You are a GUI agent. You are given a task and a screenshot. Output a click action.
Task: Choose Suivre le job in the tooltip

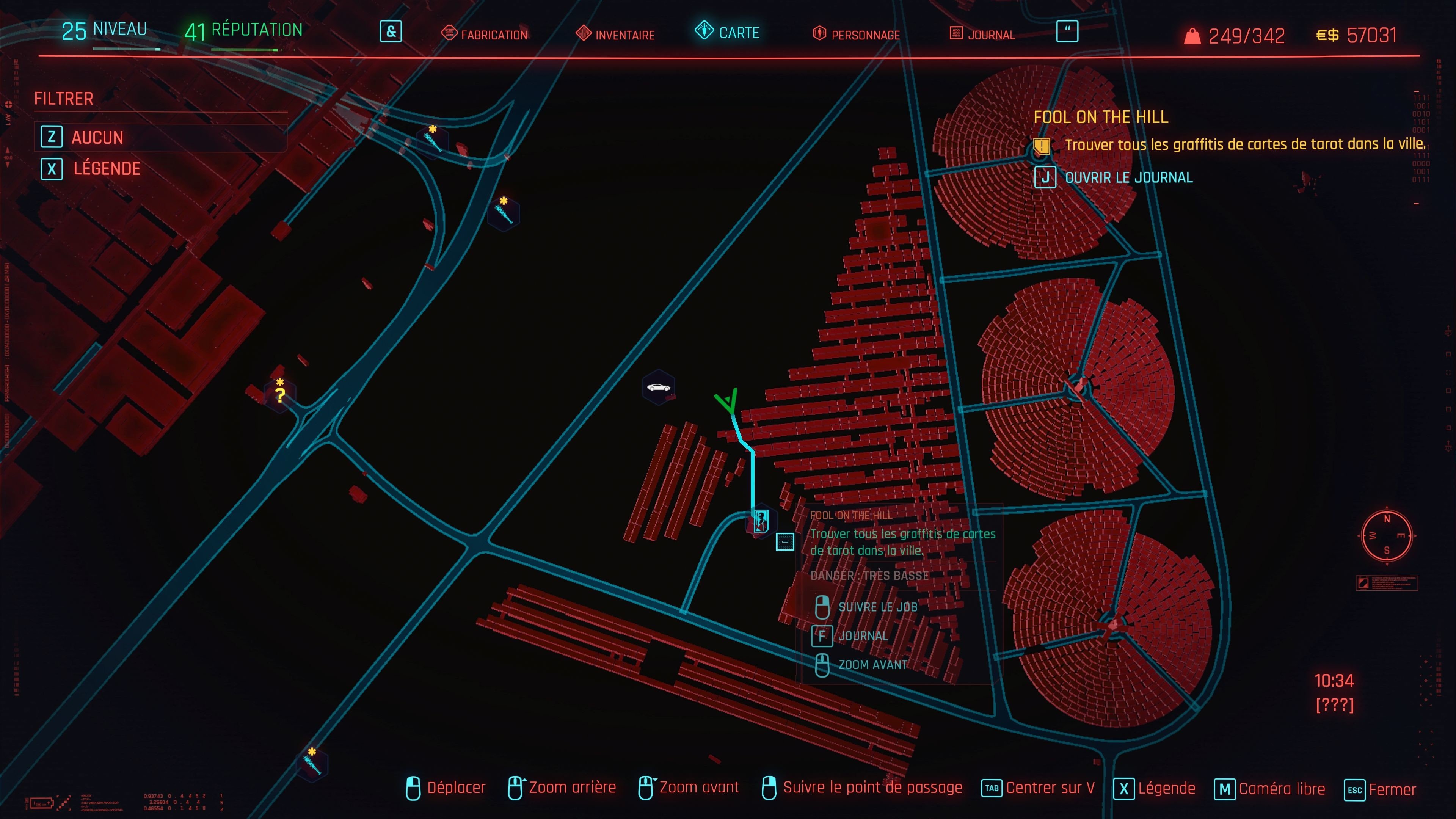pos(877,607)
